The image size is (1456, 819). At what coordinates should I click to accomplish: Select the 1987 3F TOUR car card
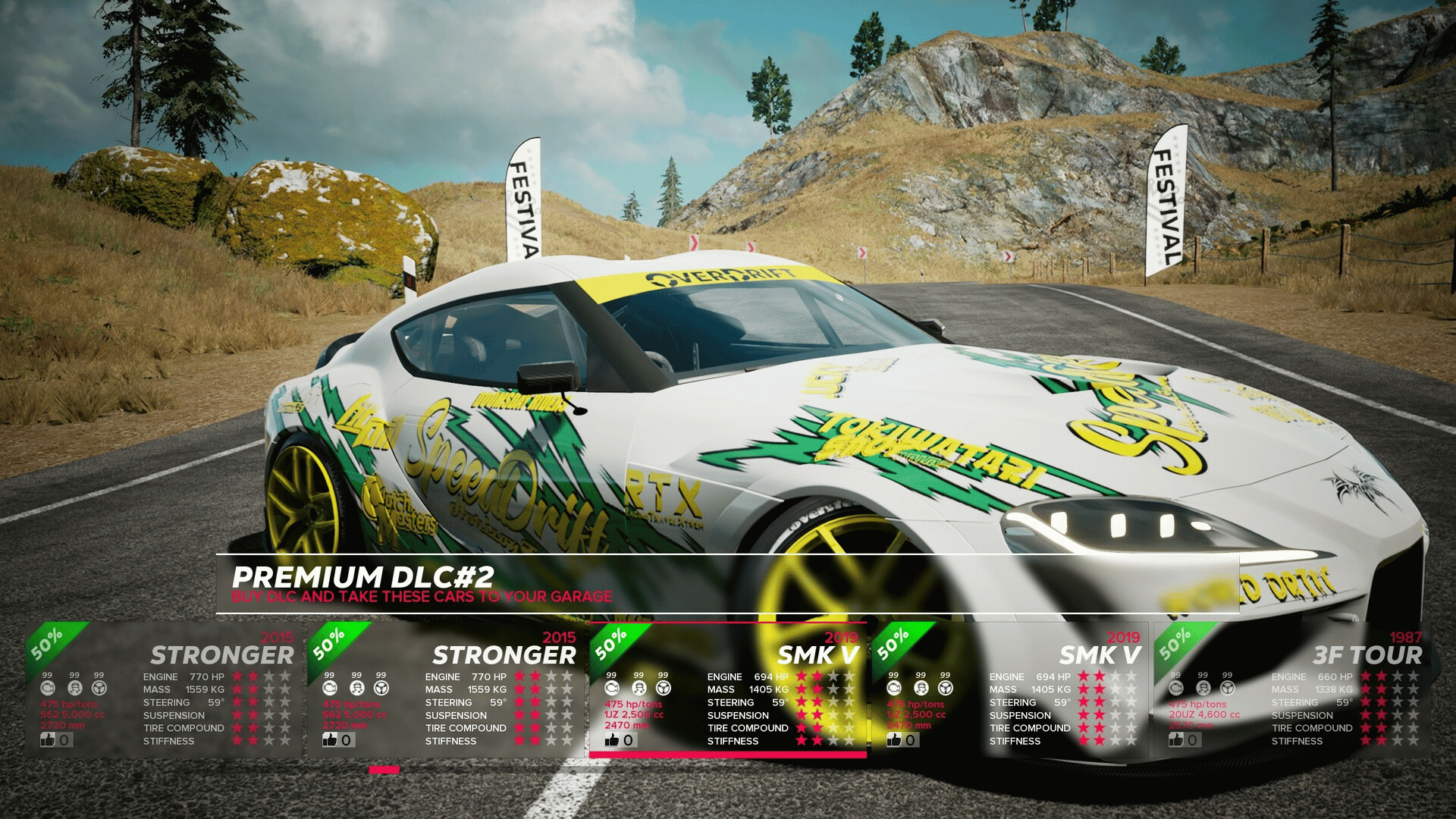click(1291, 690)
